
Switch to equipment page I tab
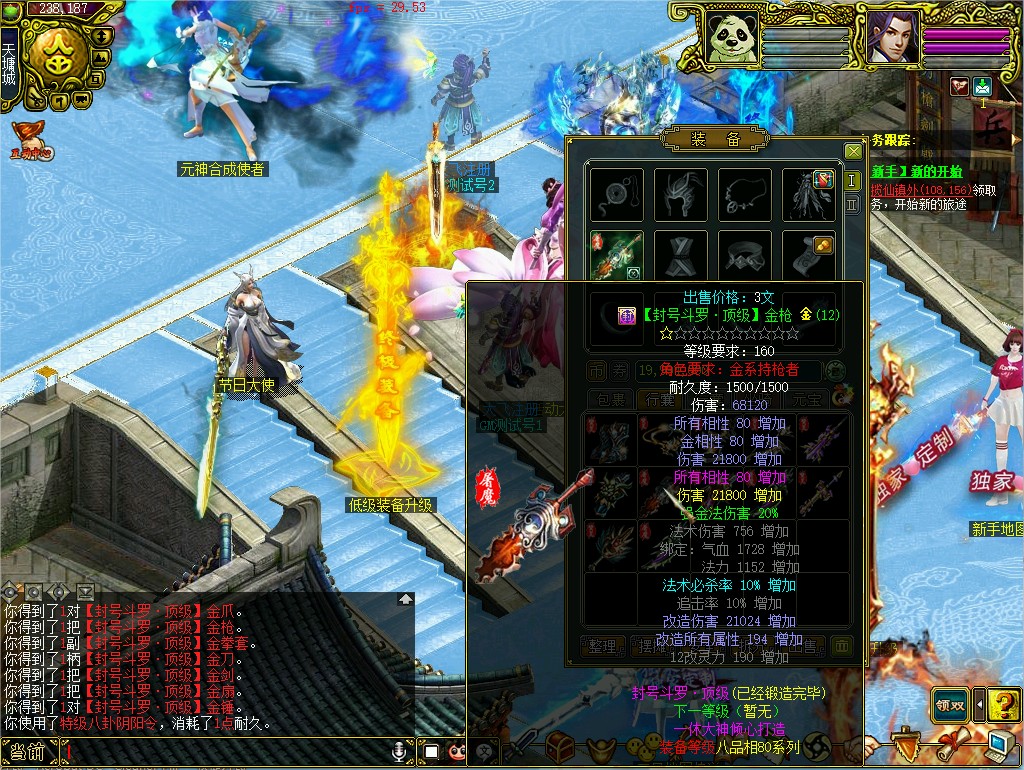point(852,180)
